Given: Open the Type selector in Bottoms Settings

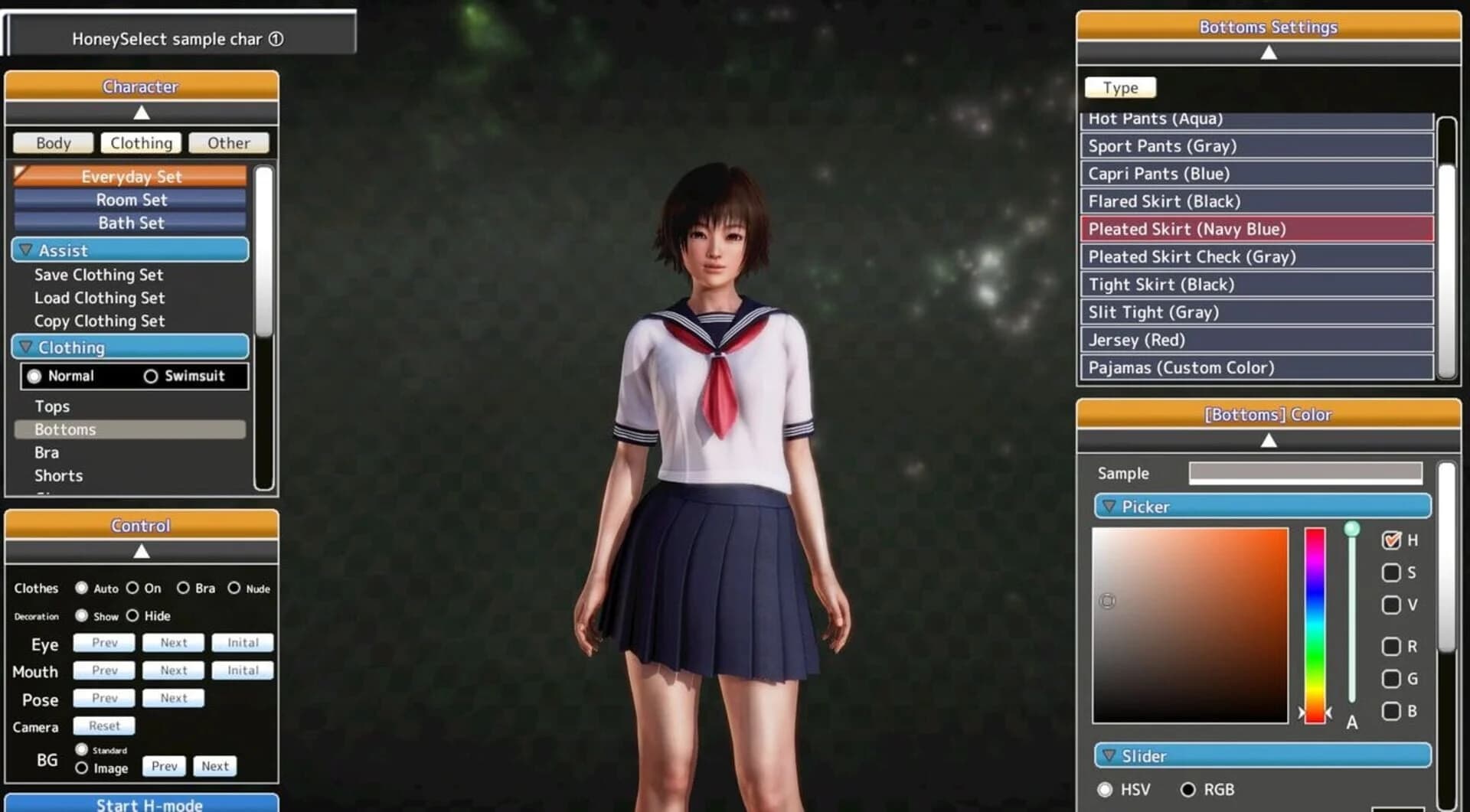Looking at the screenshot, I should 1119,87.
